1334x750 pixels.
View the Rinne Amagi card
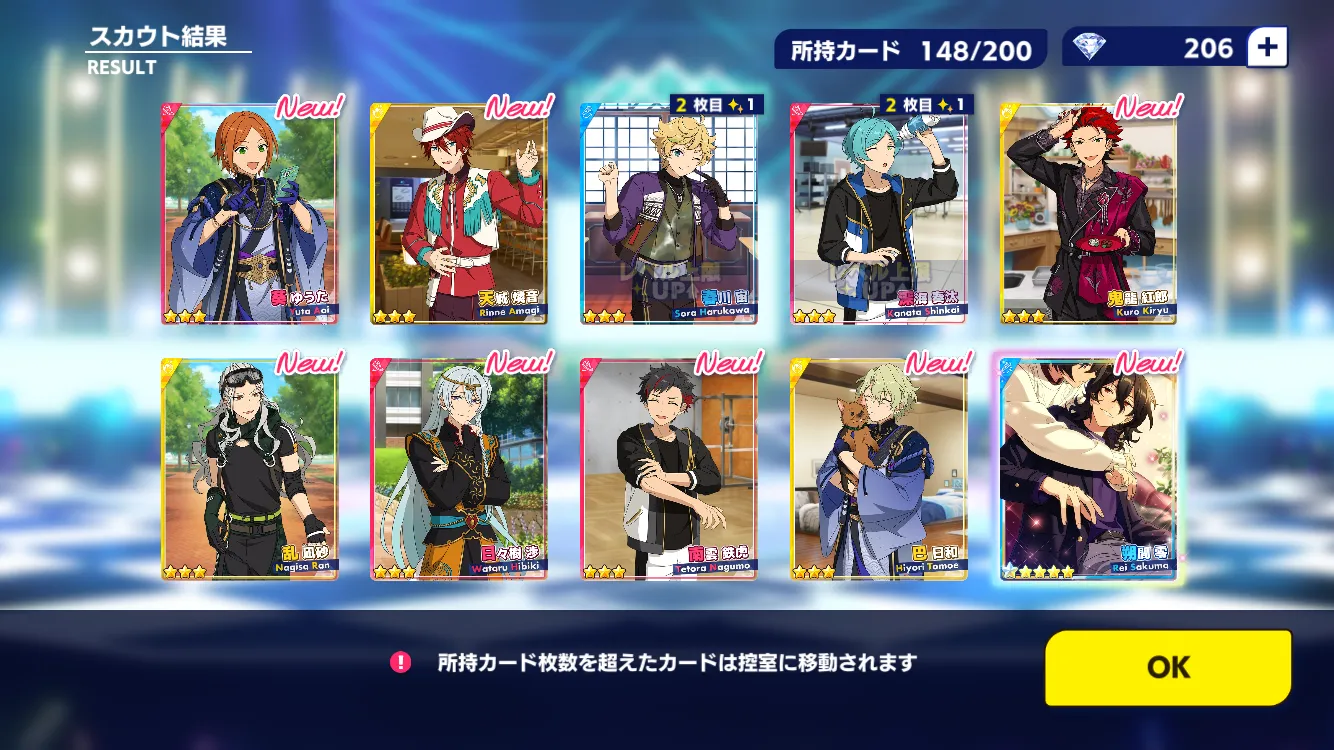[x=459, y=214]
